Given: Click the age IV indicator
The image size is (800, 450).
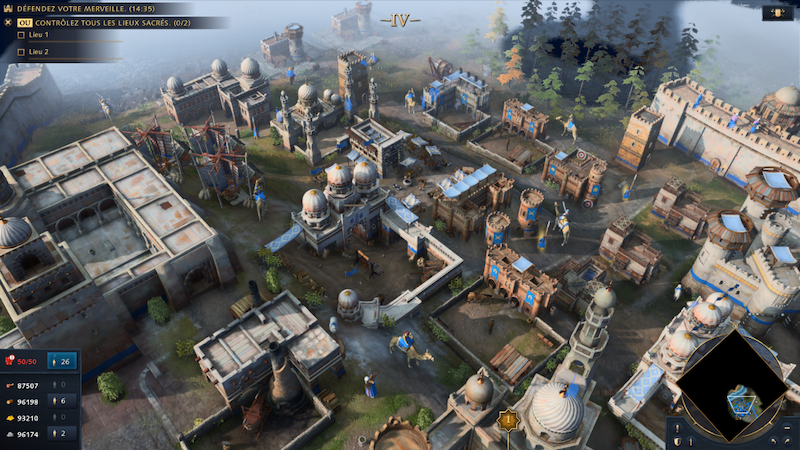Looking at the screenshot, I should 400,19.
